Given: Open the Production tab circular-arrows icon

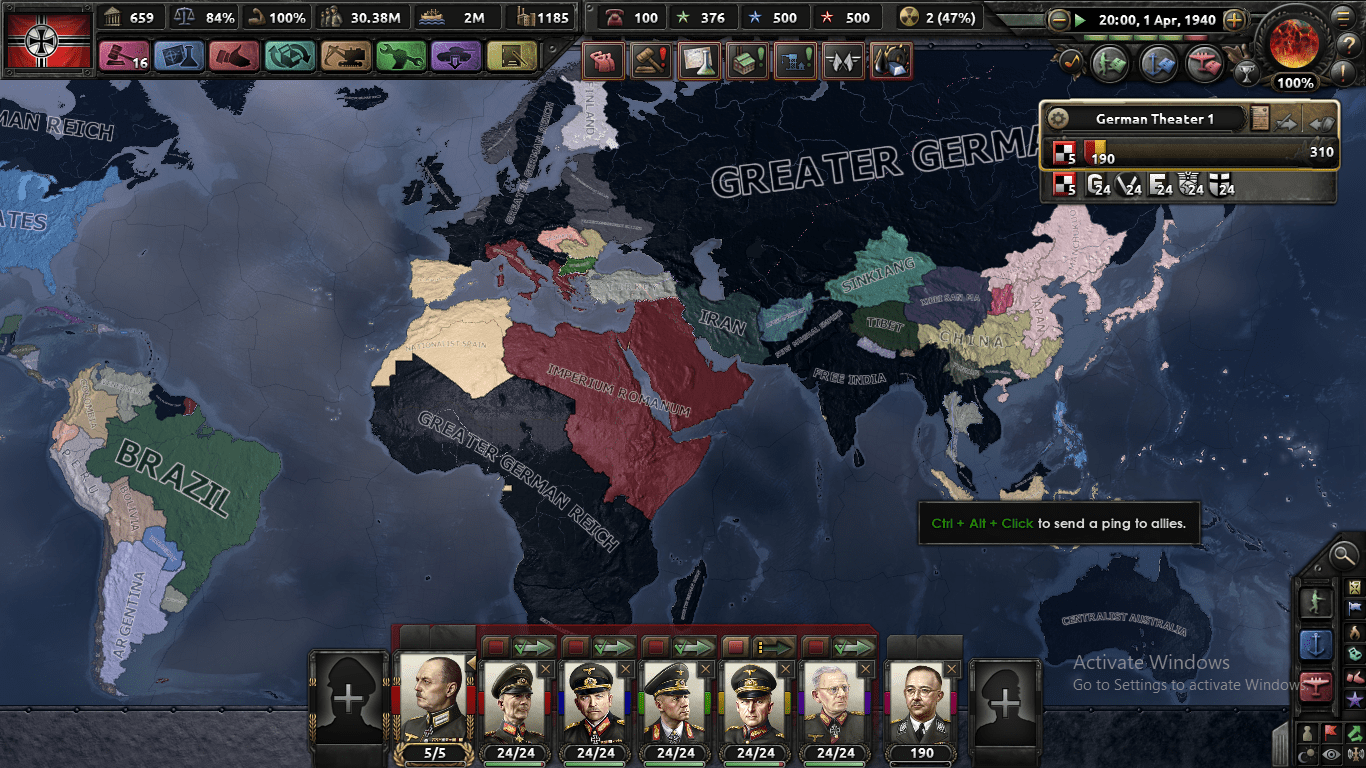Looking at the screenshot, I should coord(287,55).
